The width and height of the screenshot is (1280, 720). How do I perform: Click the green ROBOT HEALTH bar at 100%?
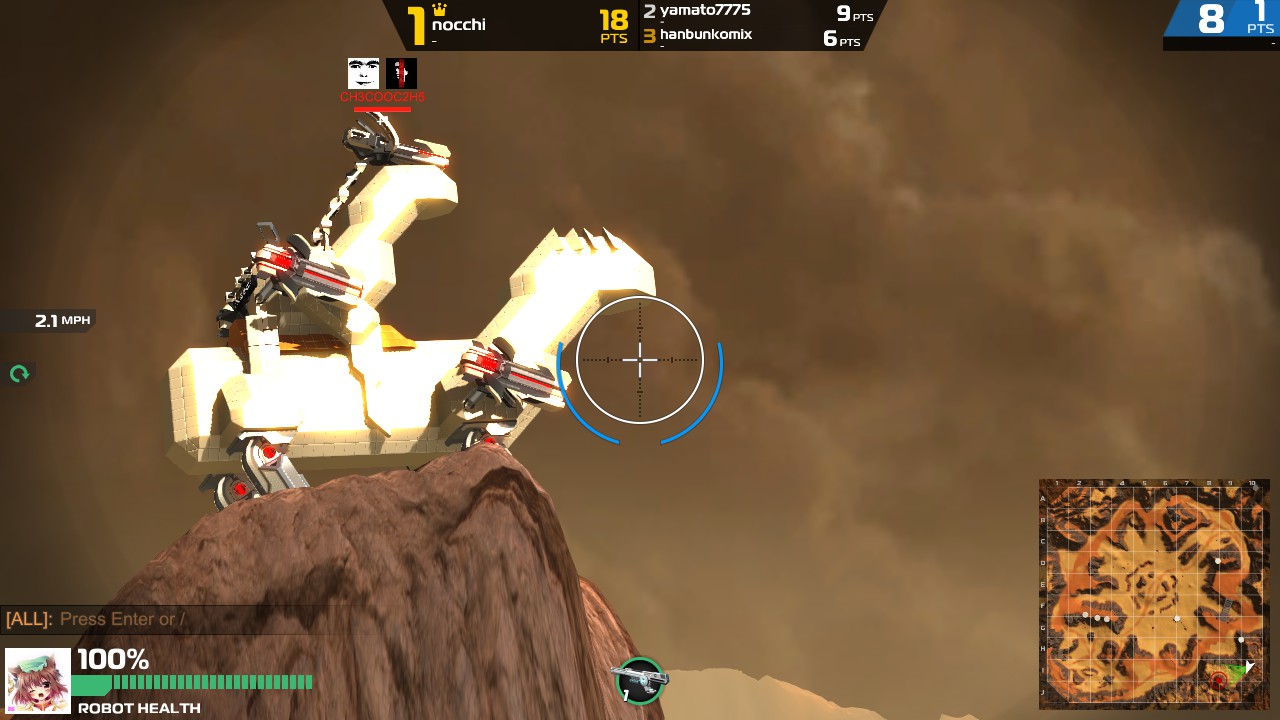pyautogui.click(x=190, y=682)
